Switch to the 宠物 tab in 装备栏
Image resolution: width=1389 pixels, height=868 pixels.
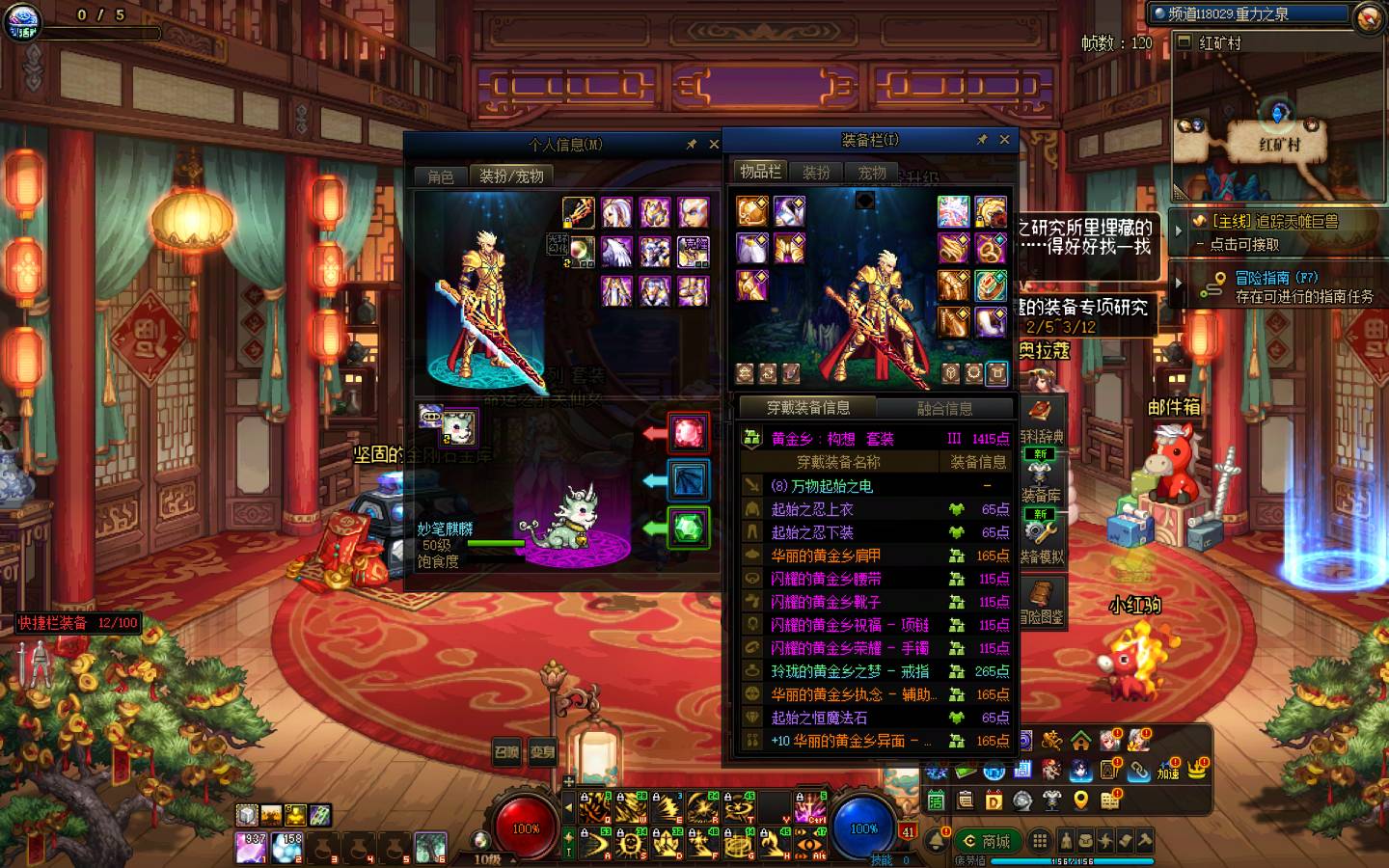click(x=872, y=173)
